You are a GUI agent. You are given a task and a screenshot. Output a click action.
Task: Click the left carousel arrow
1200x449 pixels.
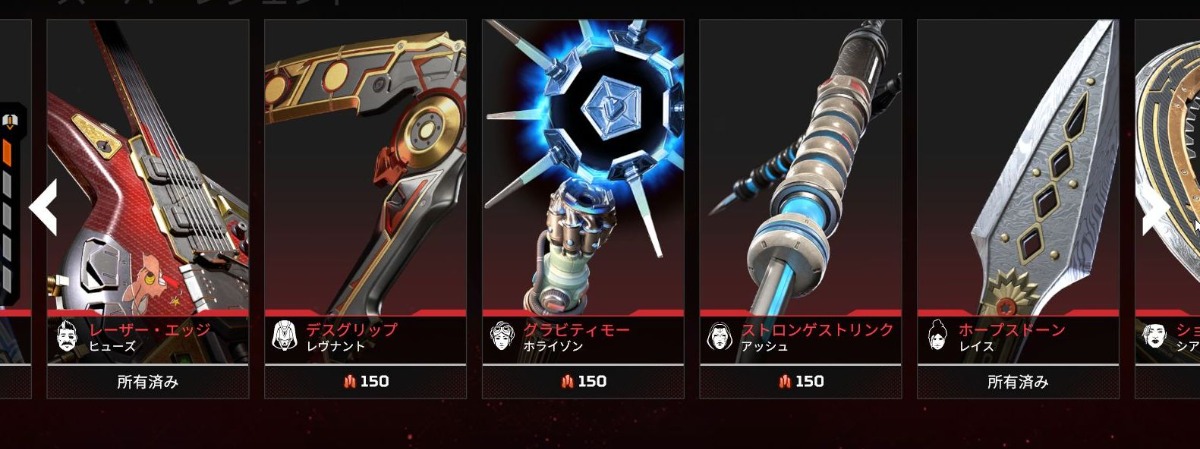pyautogui.click(x=43, y=208)
